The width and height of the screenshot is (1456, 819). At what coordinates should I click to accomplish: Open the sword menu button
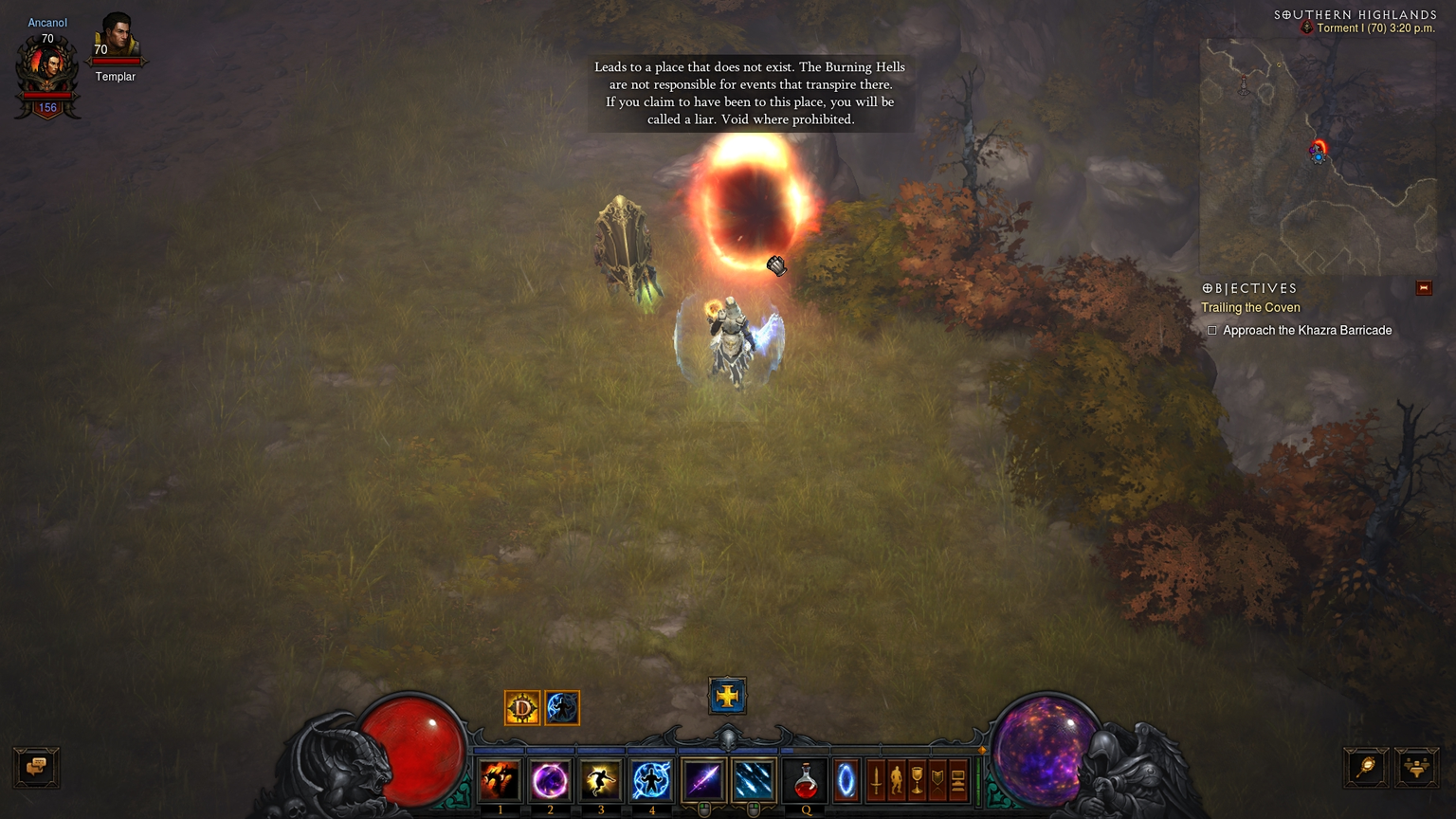tap(876, 780)
